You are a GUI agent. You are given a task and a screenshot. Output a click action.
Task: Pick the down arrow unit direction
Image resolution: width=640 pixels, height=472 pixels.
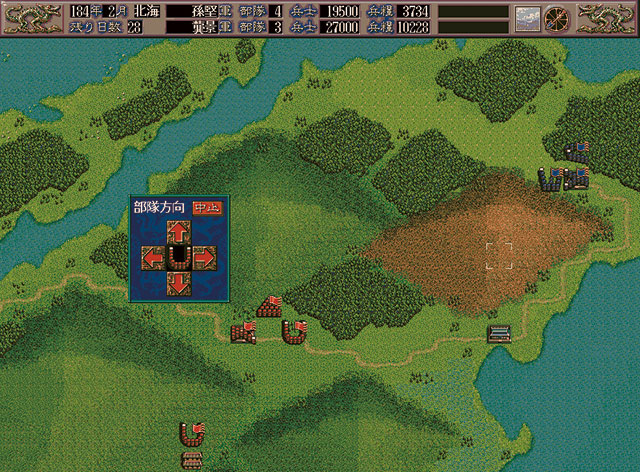pyautogui.click(x=177, y=283)
